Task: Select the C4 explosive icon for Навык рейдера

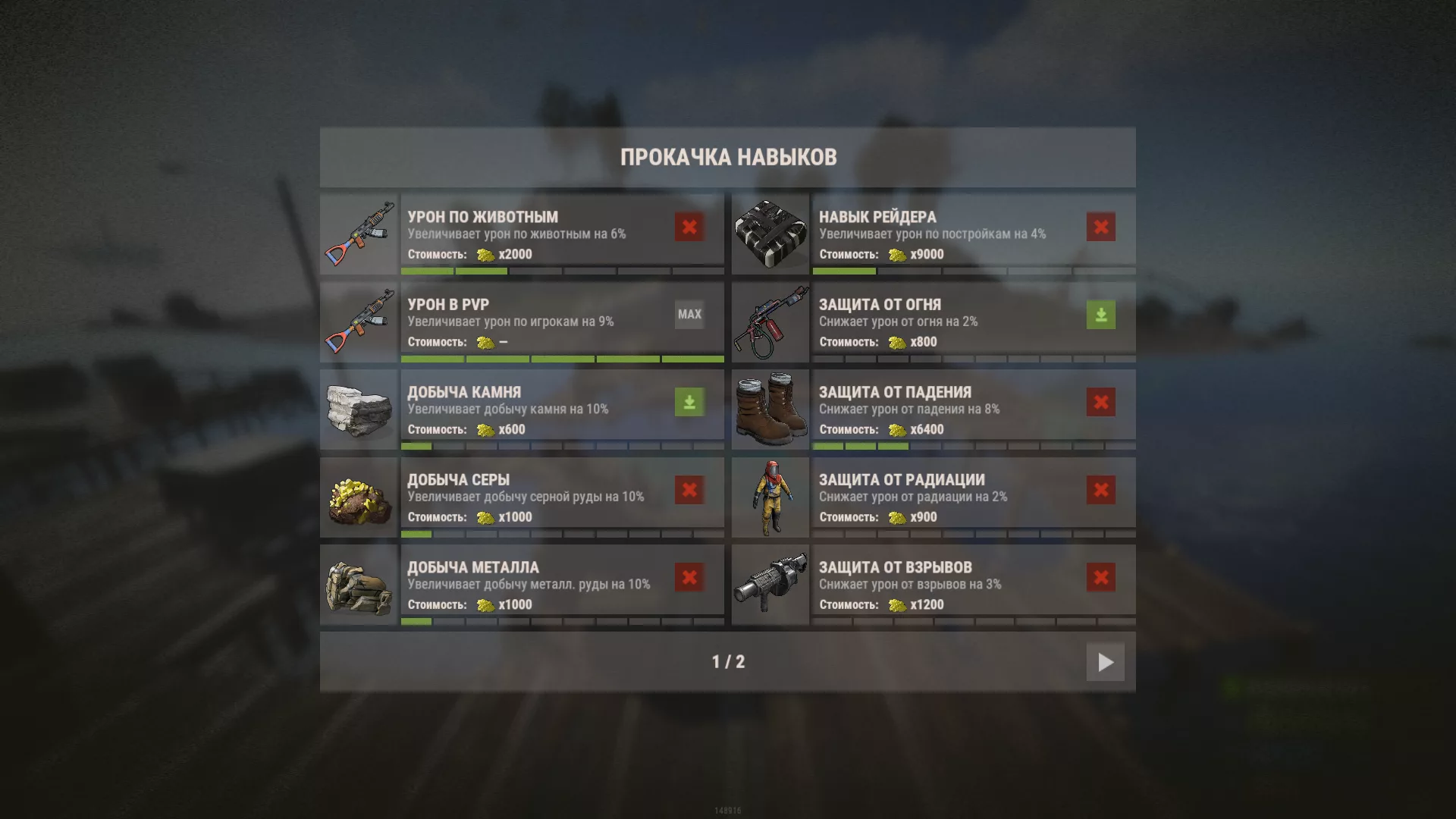Action: coord(770,232)
